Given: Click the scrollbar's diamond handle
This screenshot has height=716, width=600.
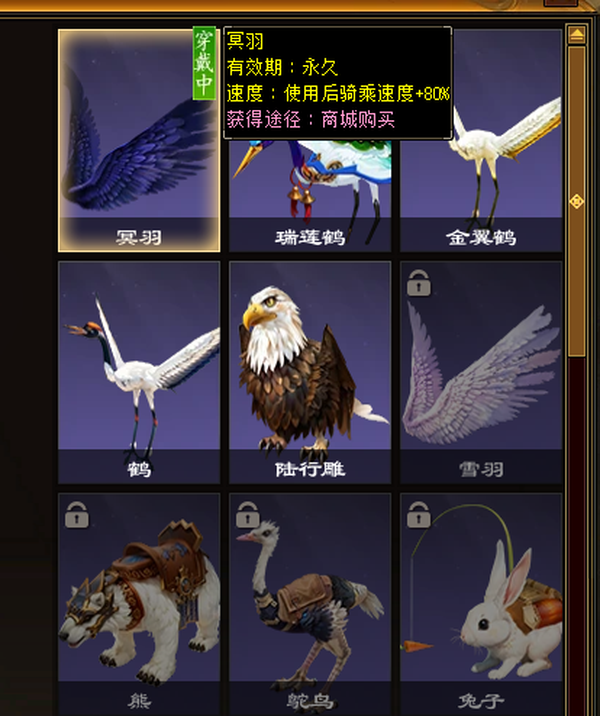Looking at the screenshot, I should 576,202.
